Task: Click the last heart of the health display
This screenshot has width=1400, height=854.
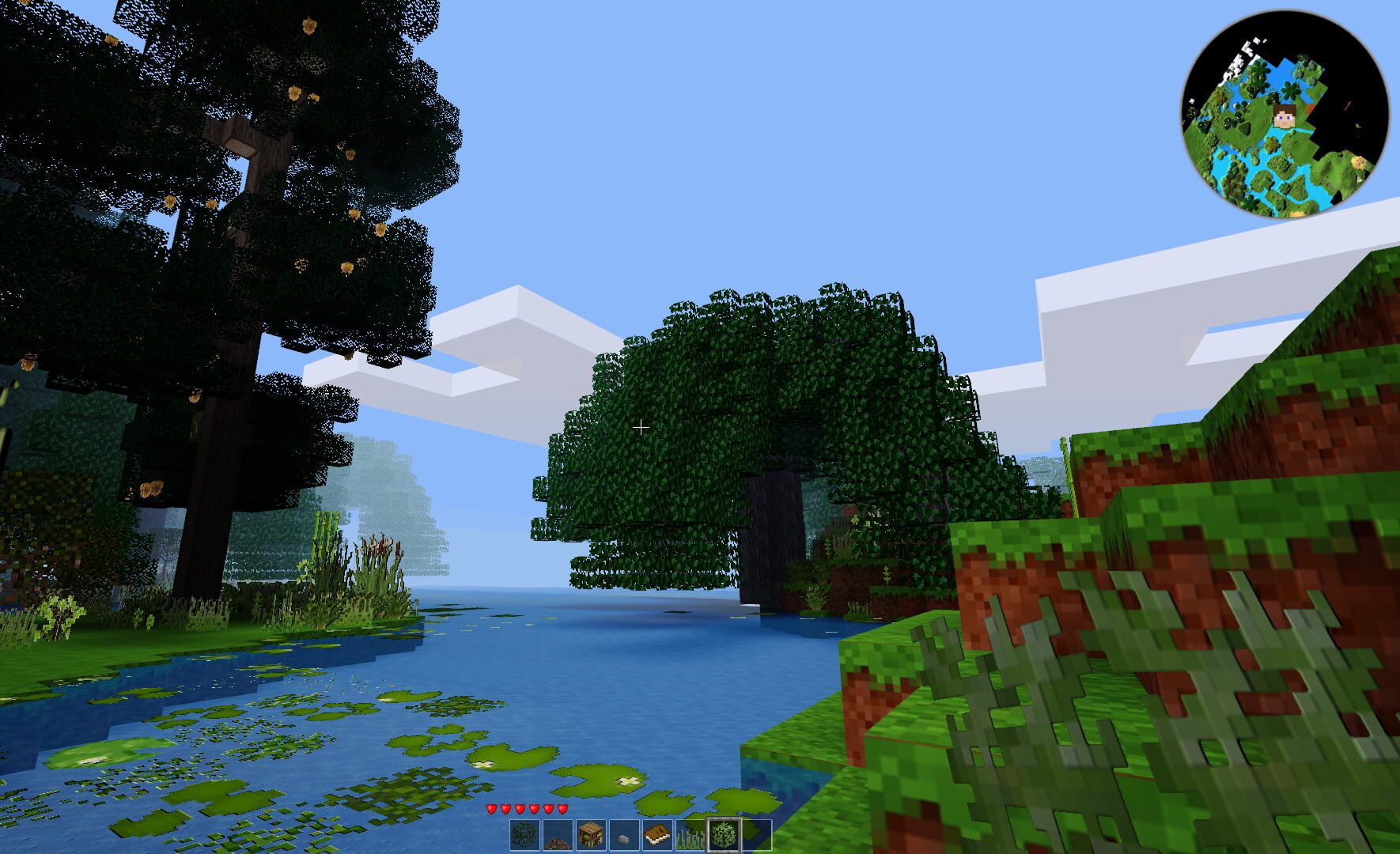Action: 562,810
